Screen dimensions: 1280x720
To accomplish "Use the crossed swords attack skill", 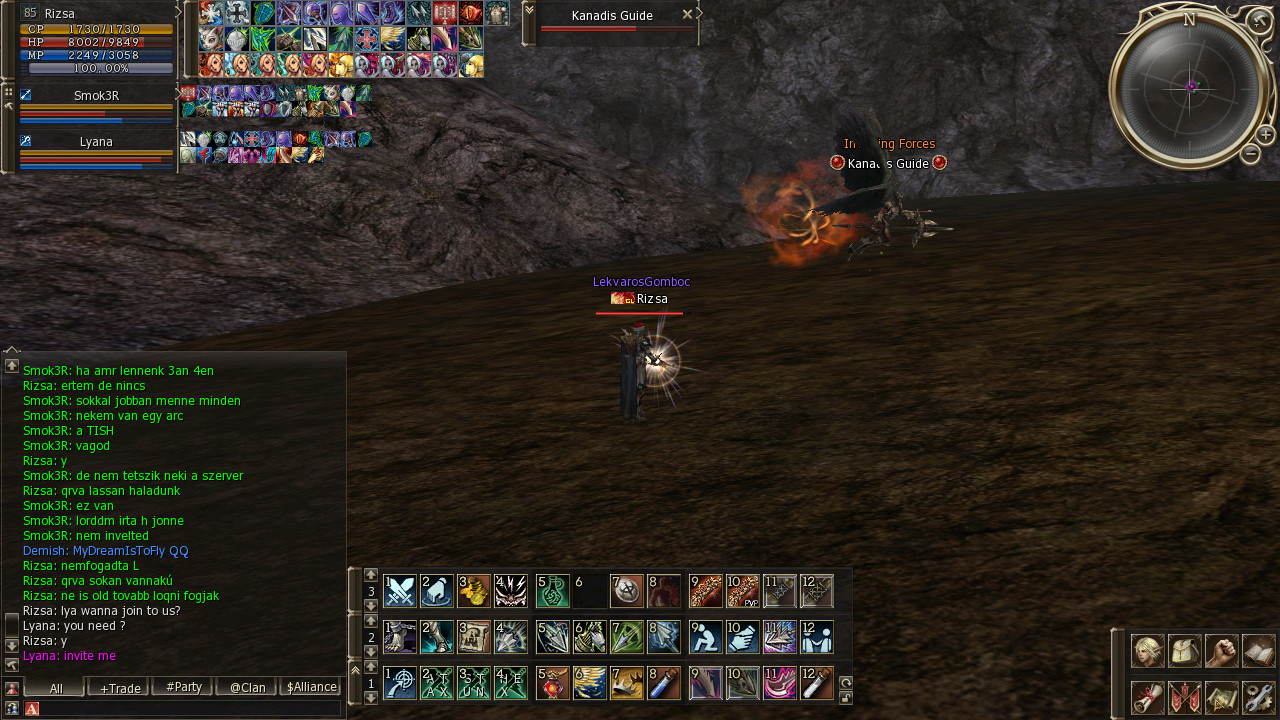I will tap(400, 591).
